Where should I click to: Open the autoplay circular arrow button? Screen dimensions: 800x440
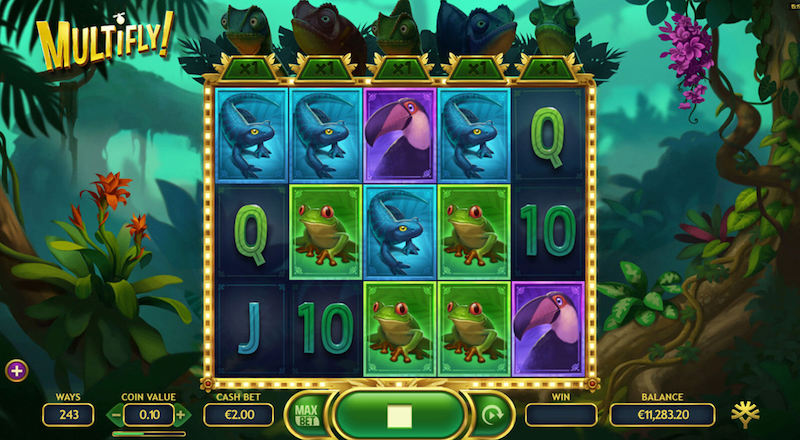click(492, 414)
